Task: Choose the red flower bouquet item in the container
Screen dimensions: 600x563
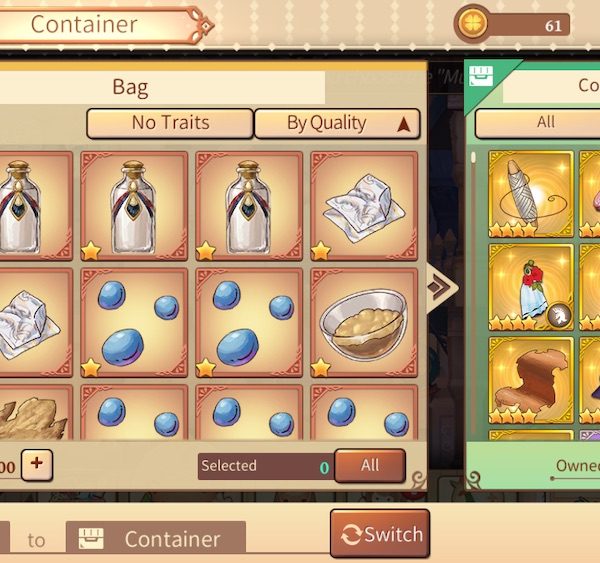Action: click(x=530, y=286)
